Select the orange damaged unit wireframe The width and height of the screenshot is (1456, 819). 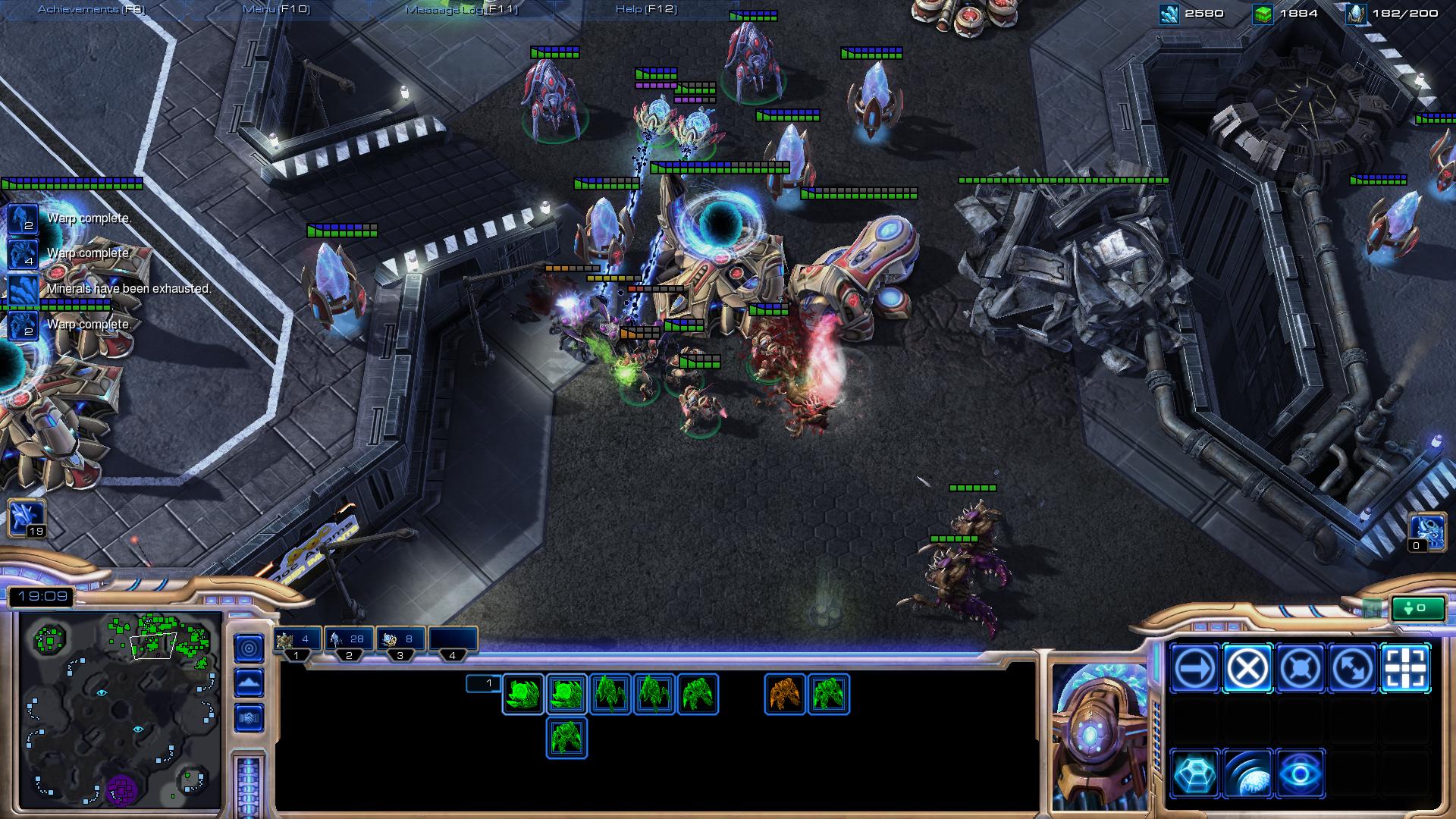(x=785, y=694)
